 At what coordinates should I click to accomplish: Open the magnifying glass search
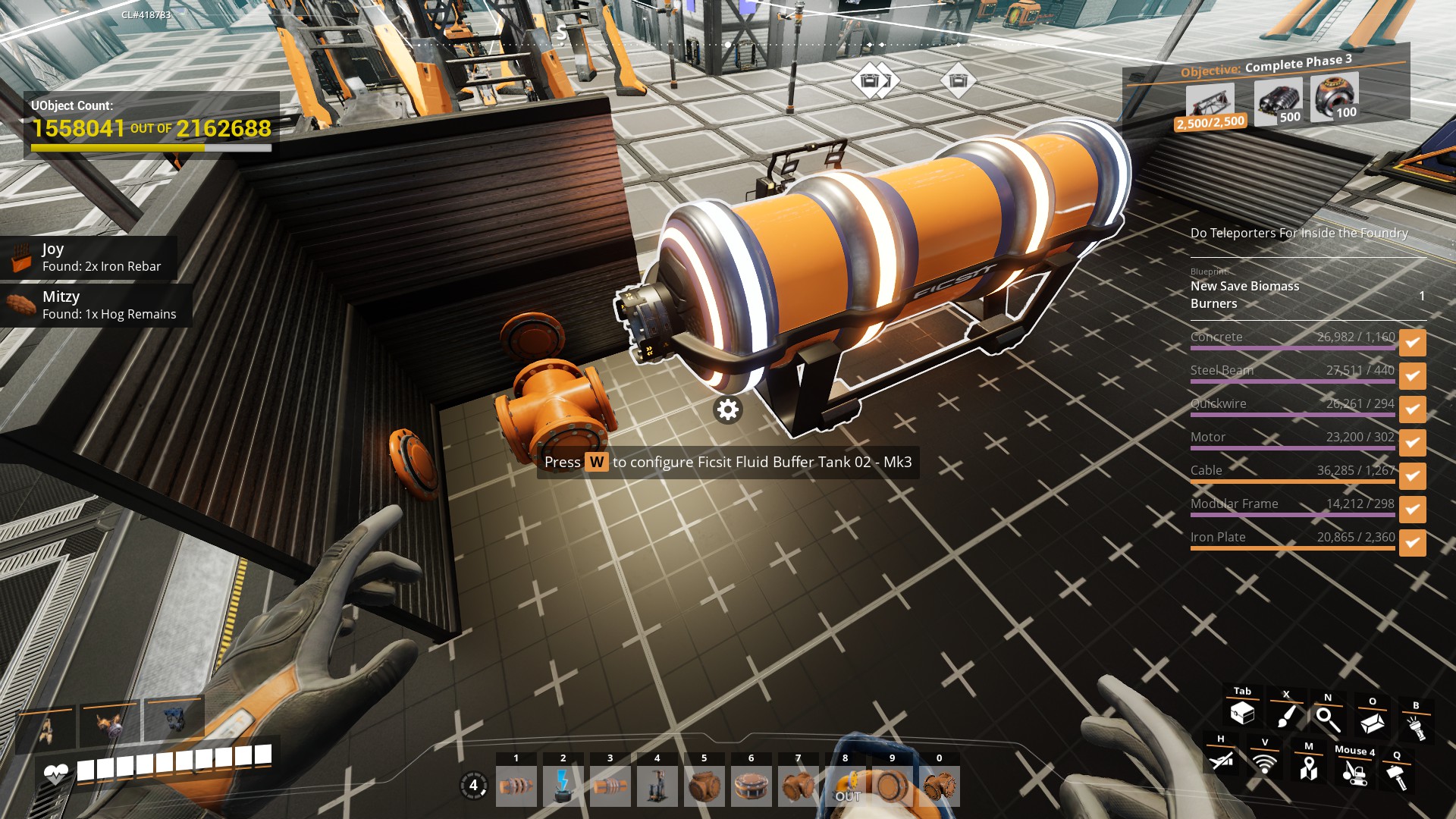click(1327, 719)
